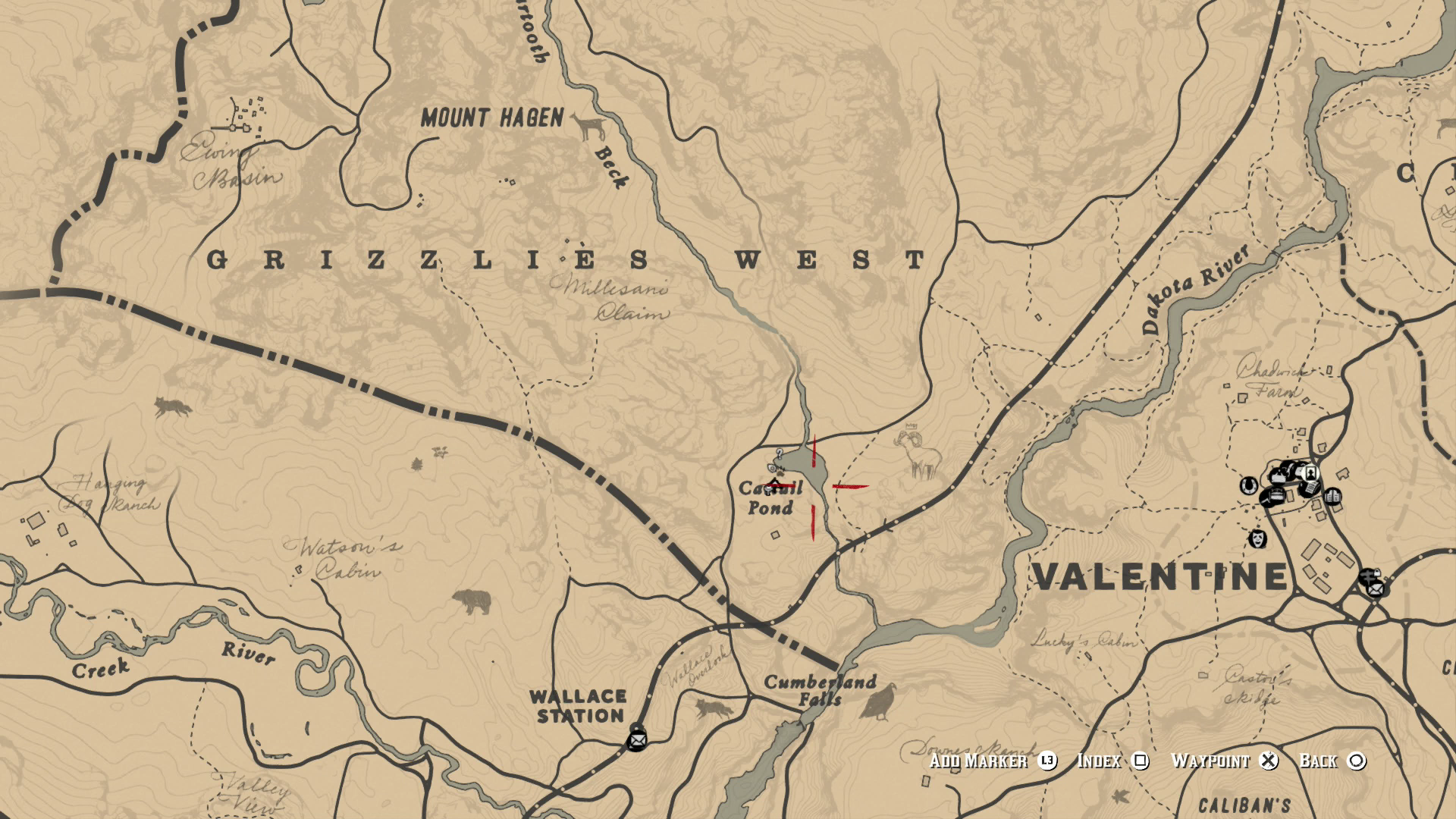Click the theater mask icon south of Valentine

(x=1257, y=538)
